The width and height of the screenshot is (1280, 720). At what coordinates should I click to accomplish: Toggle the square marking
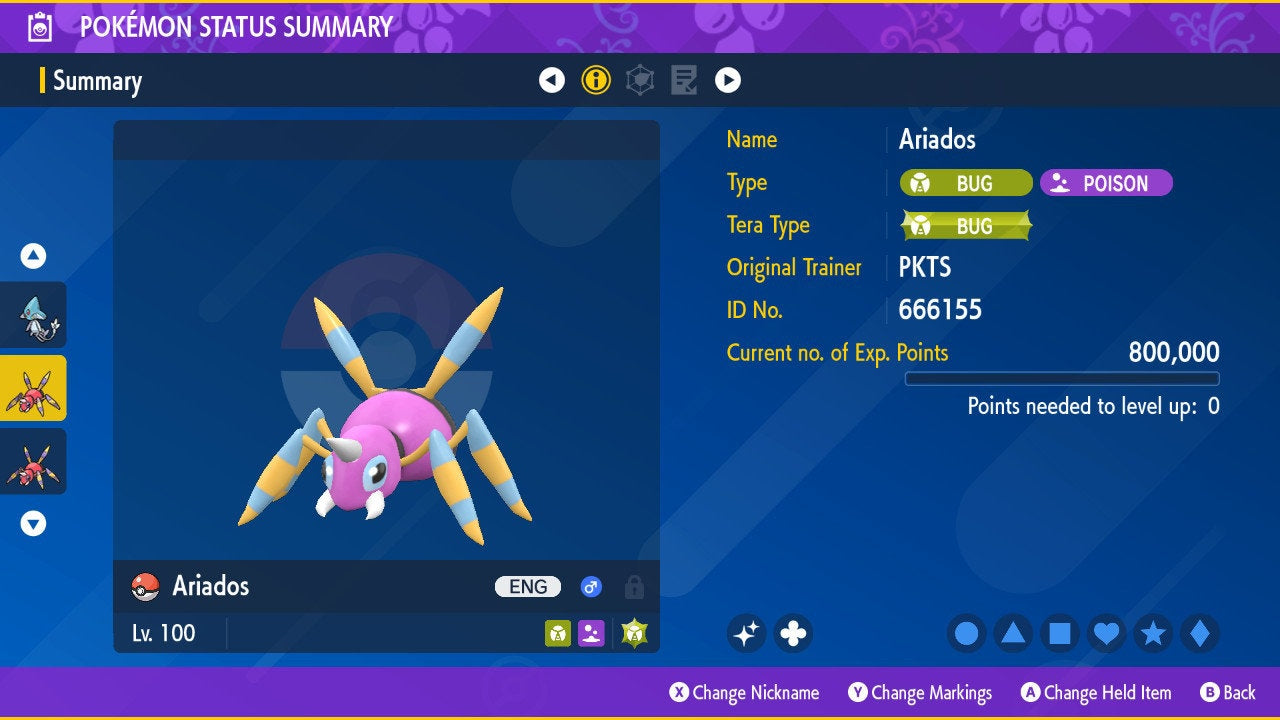click(x=1060, y=633)
